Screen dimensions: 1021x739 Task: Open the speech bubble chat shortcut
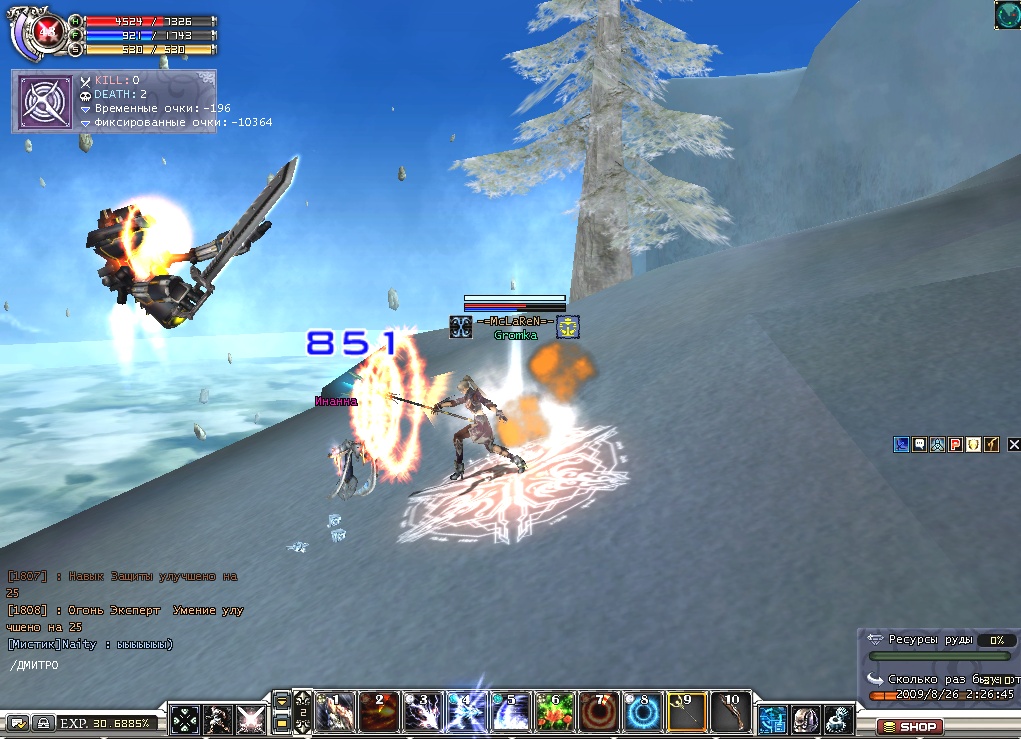919,445
